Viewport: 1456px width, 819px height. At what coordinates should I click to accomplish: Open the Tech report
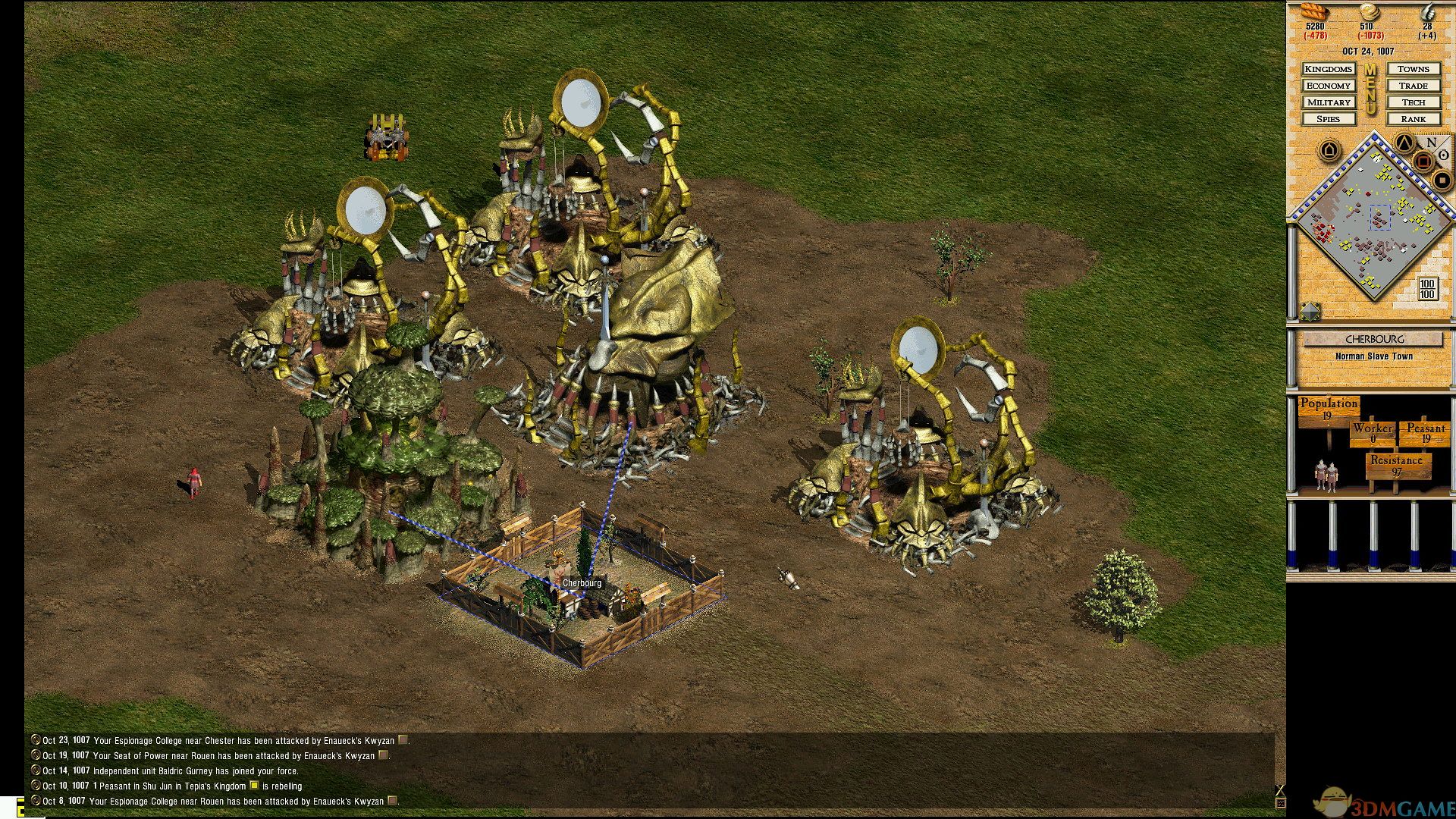(x=1414, y=102)
